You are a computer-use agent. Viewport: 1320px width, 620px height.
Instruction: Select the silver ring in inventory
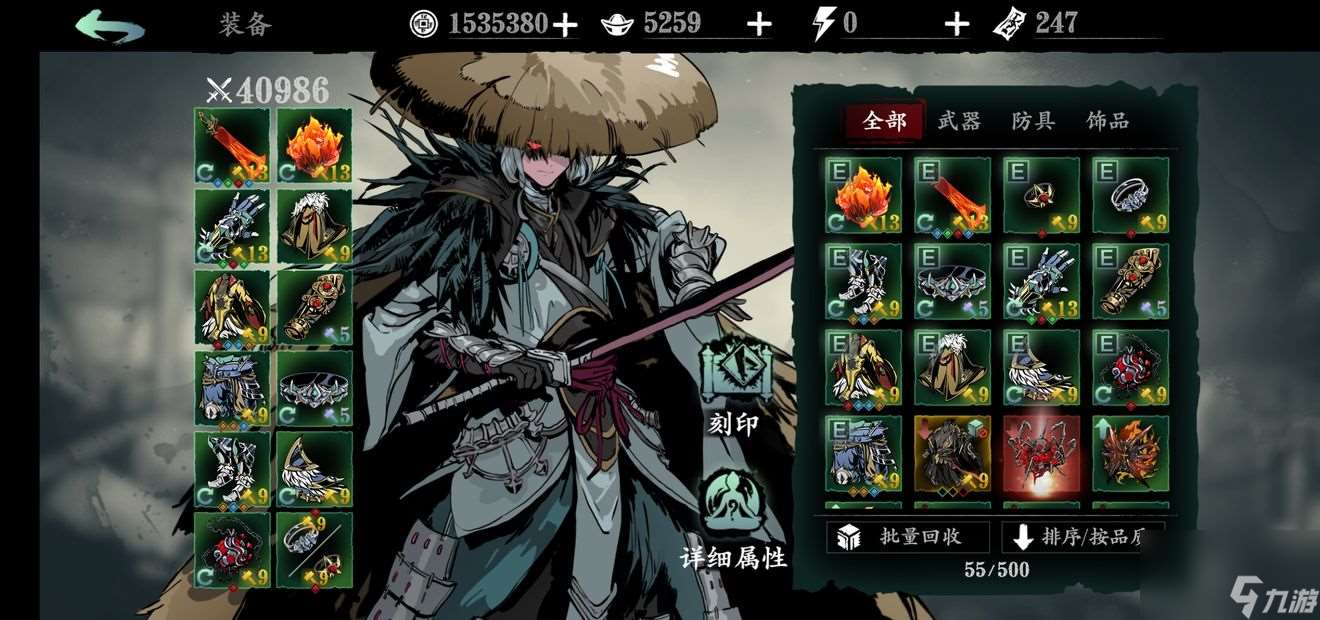[1130, 195]
